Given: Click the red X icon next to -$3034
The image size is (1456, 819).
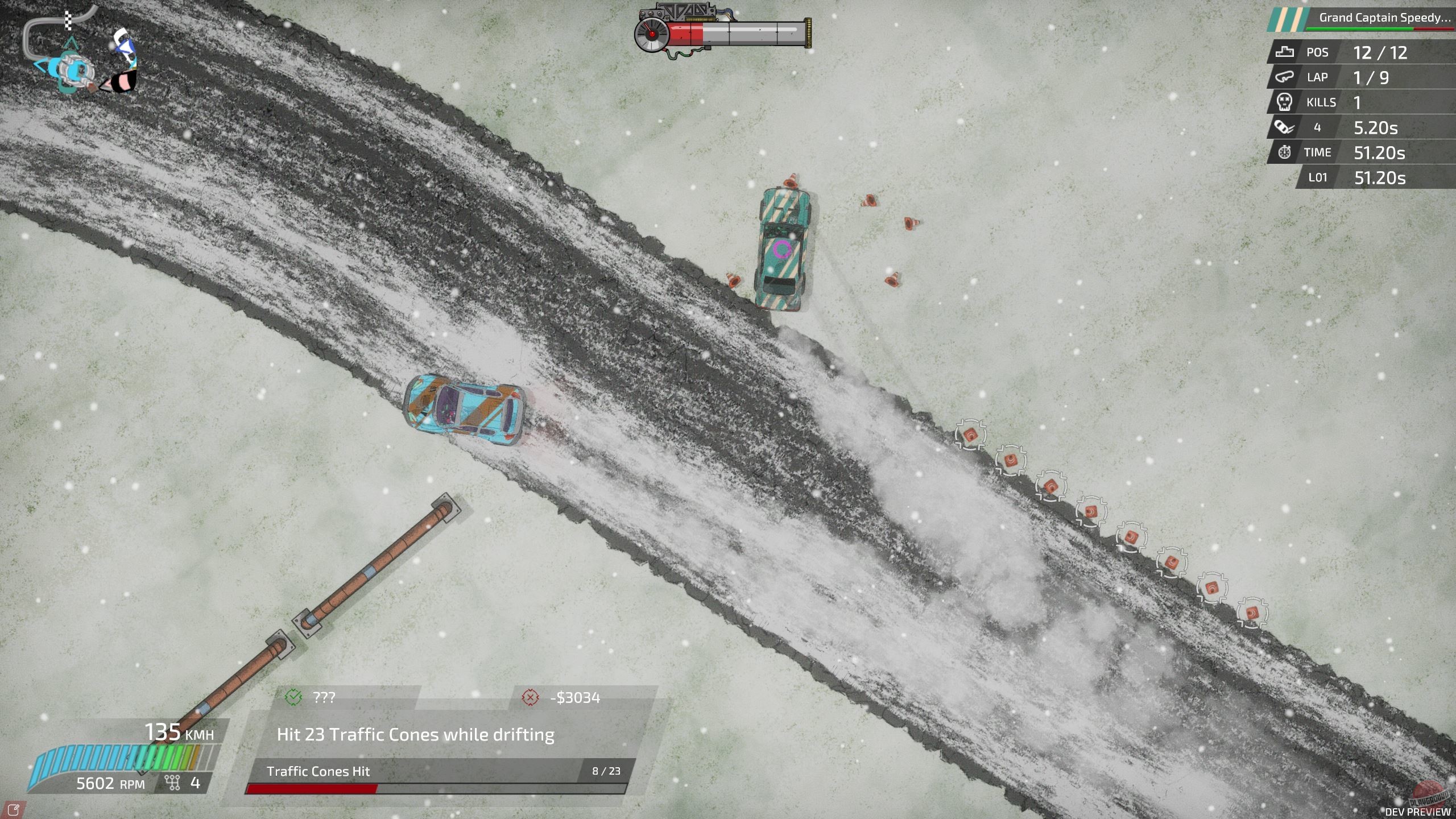Looking at the screenshot, I should tap(530, 697).
